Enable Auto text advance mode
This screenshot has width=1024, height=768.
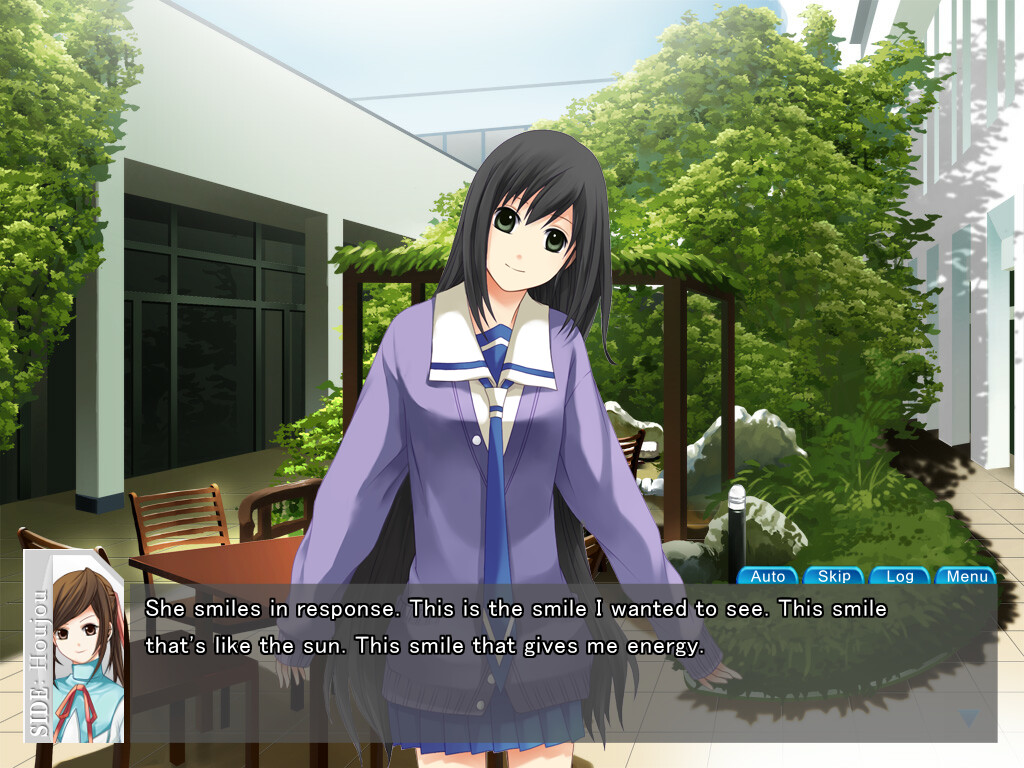click(768, 576)
